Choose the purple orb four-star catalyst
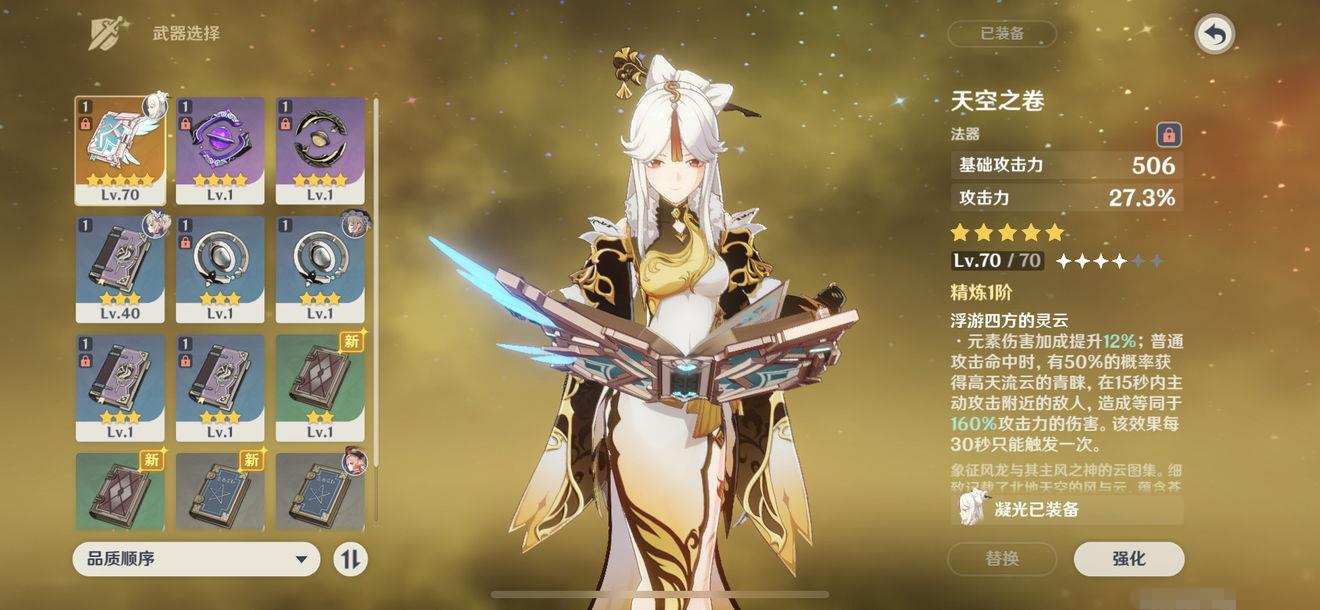The height and width of the screenshot is (610, 1320). (x=220, y=150)
